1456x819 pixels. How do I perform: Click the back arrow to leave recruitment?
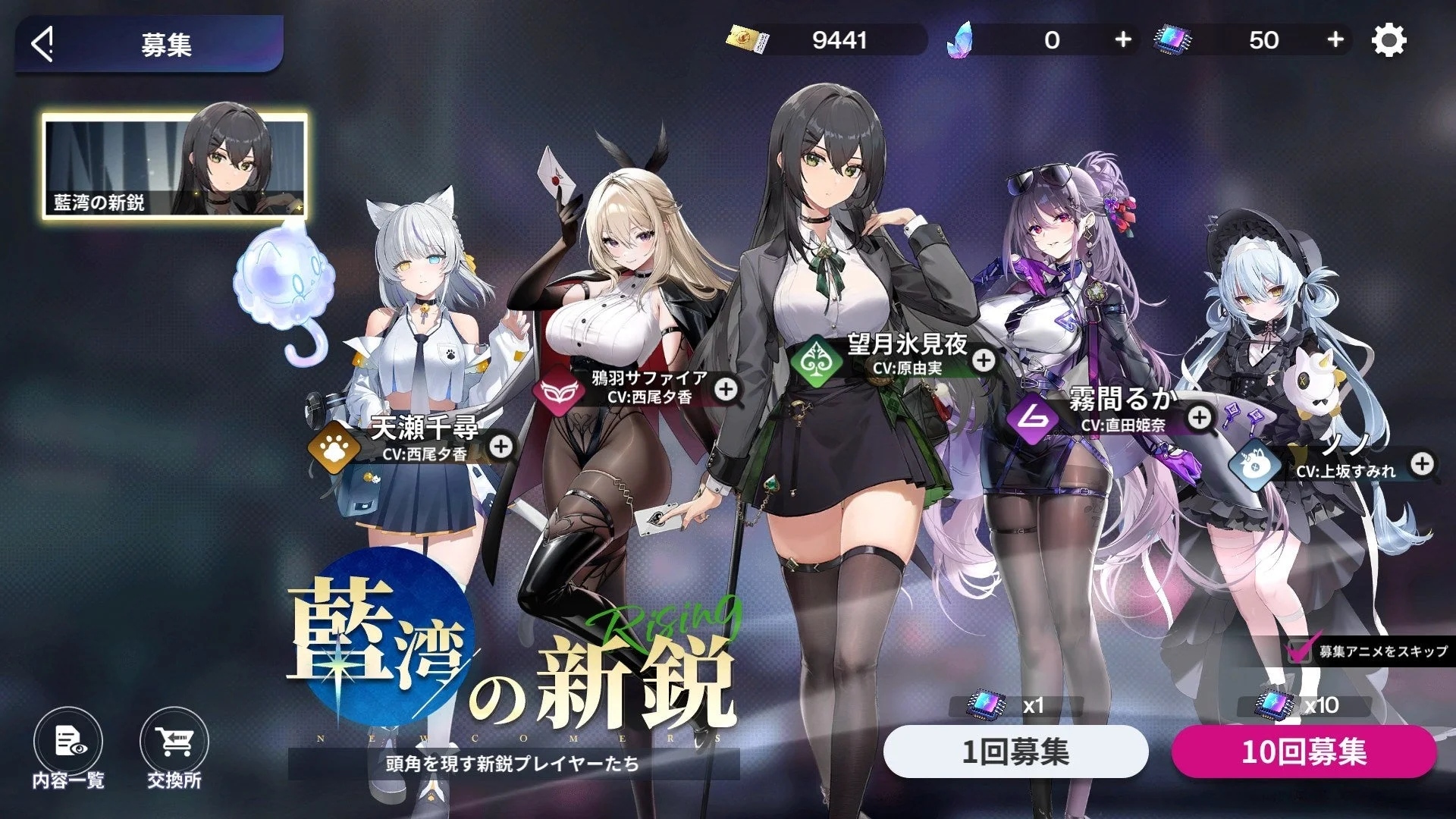click(x=43, y=42)
